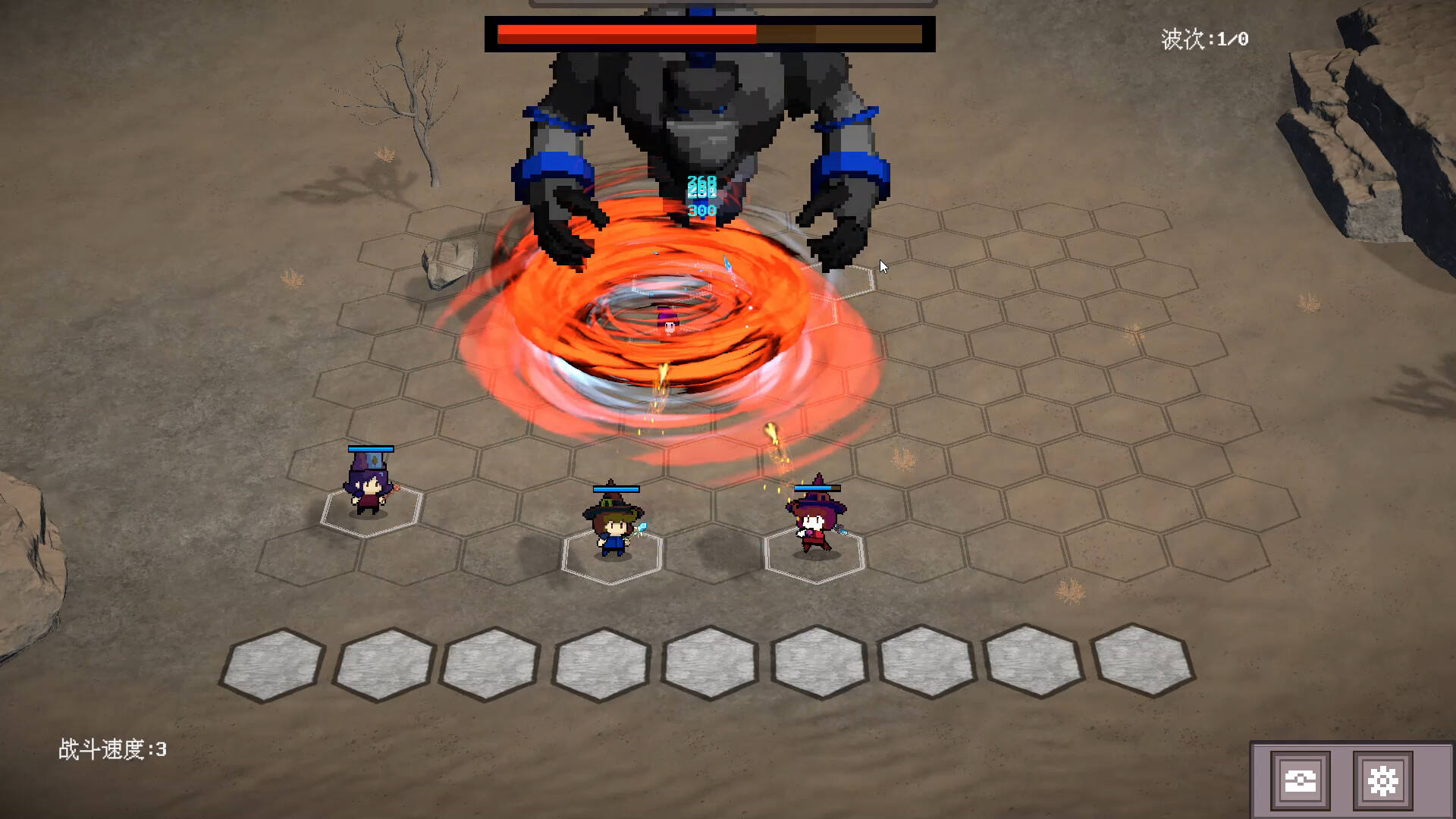This screenshot has width=1456, height=819.
Task: Click the blue 300 damage number
Action: click(x=701, y=210)
